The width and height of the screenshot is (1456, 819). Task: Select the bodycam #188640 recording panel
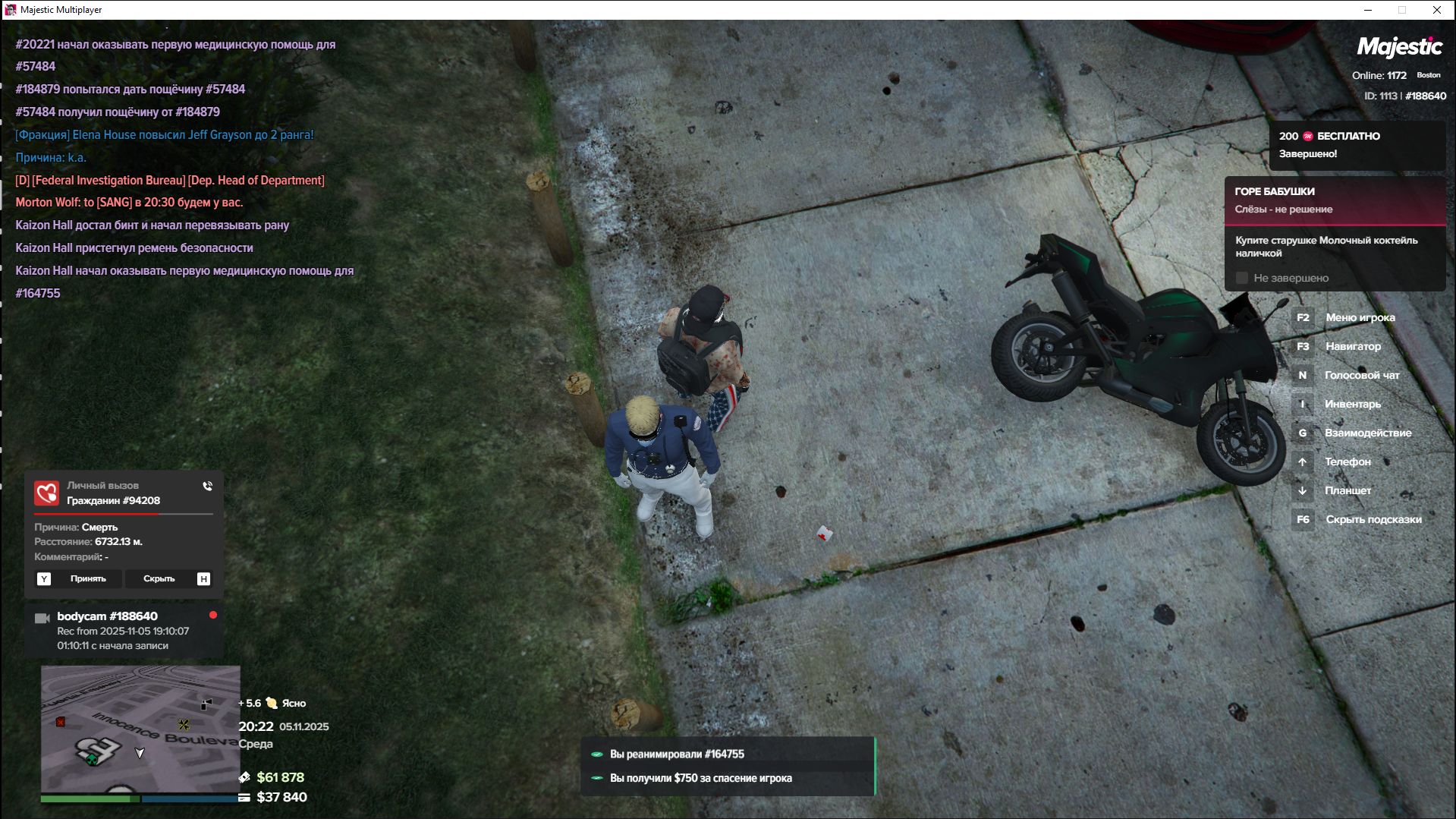point(124,631)
